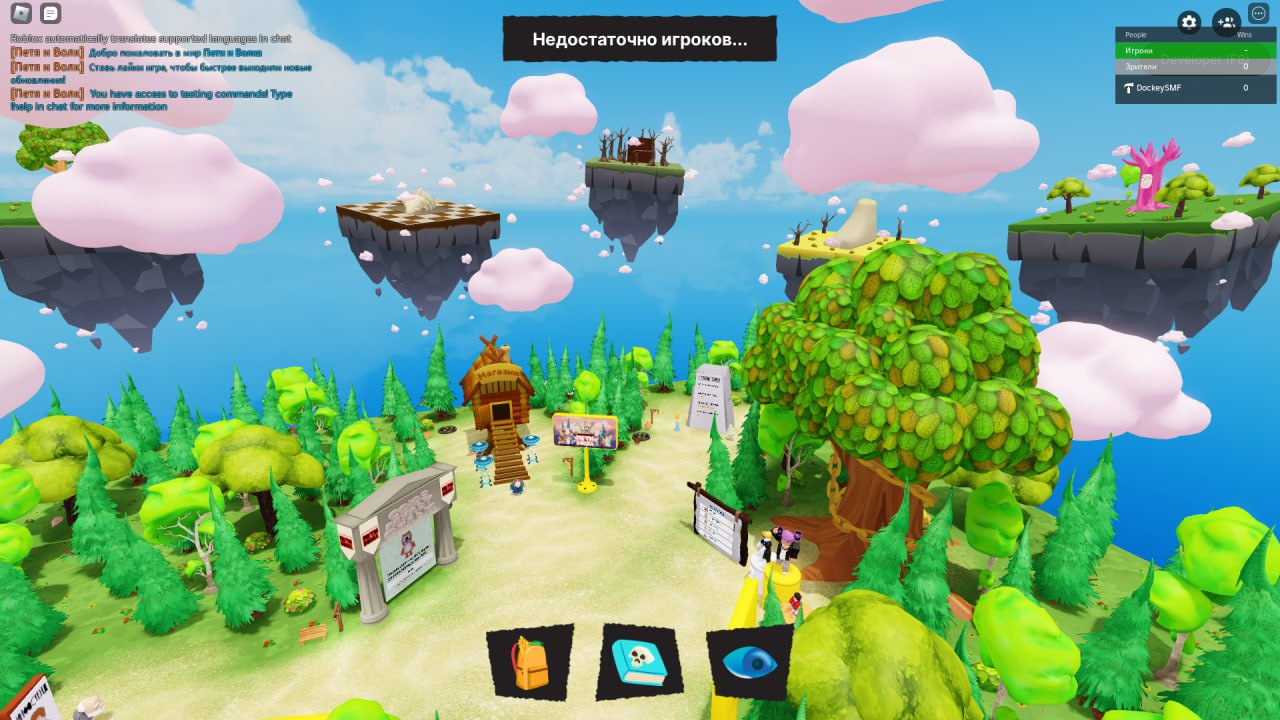1280x720 pixels.
Task: Click the invite friends icon
Action: click(x=1226, y=22)
